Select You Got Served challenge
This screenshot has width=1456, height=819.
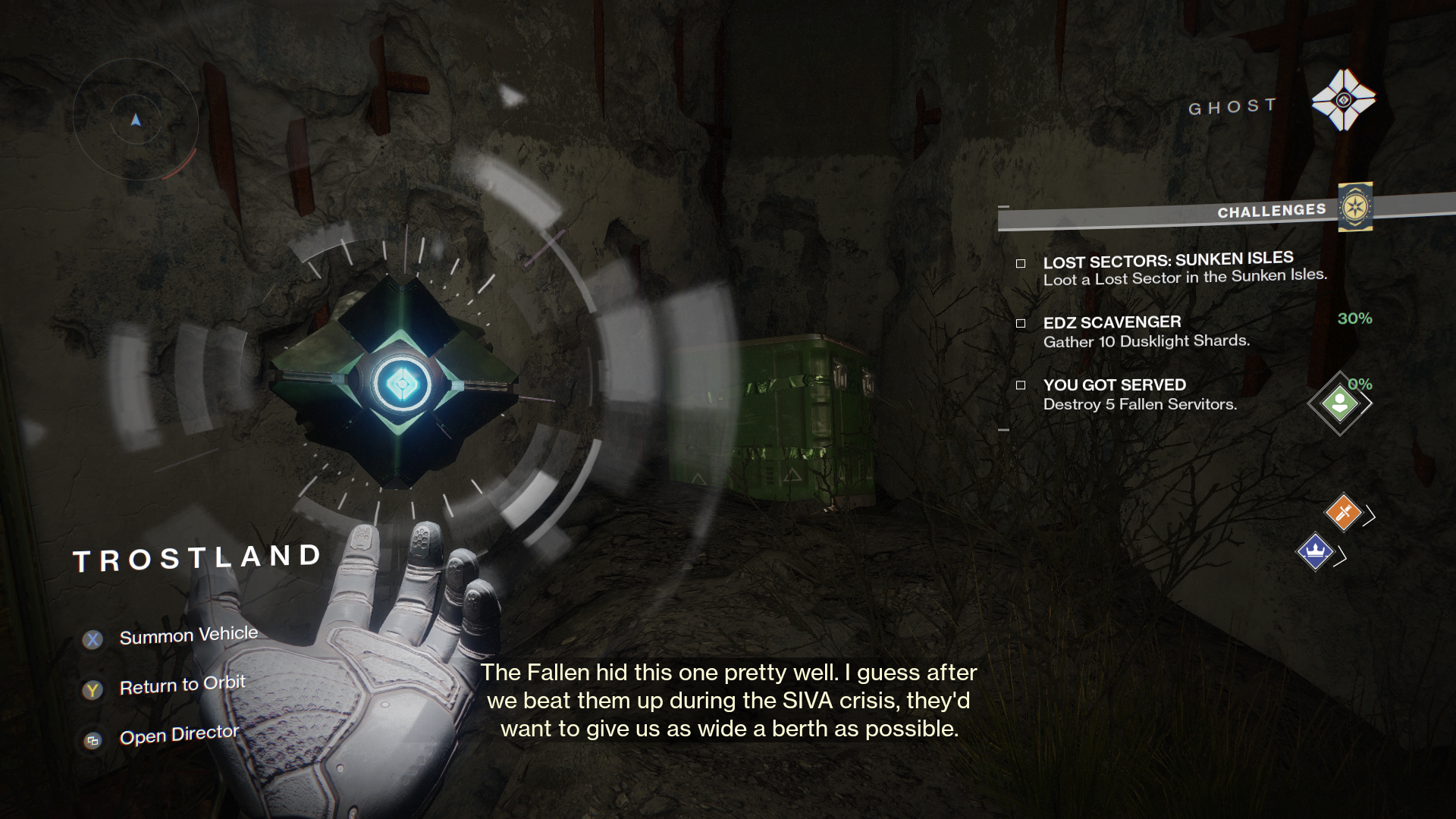tap(1139, 394)
